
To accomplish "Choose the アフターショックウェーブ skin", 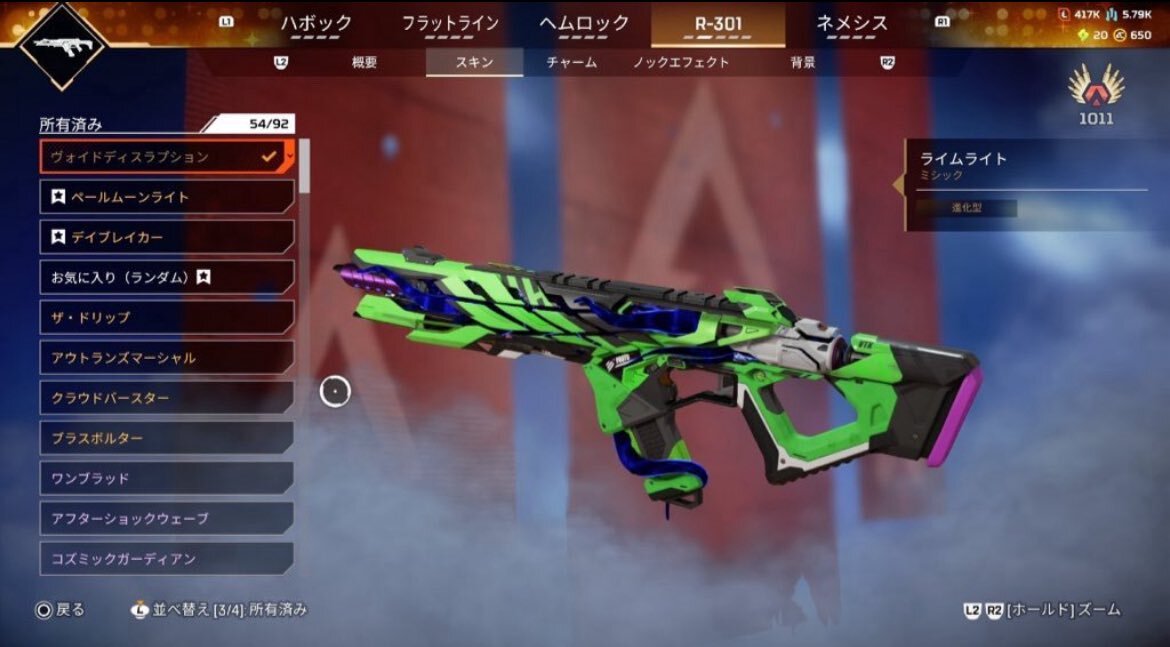I will [166, 518].
